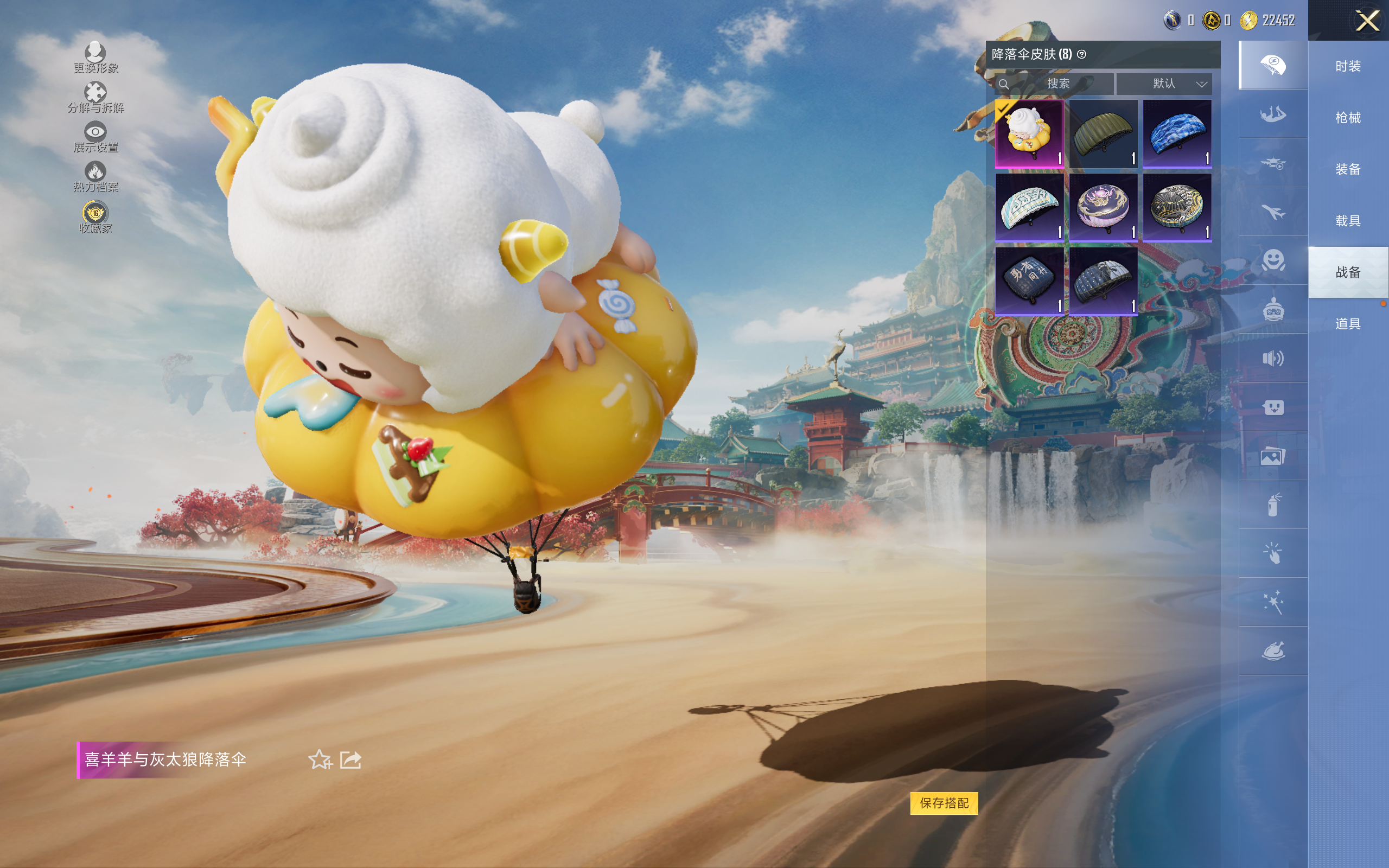This screenshot has width=1389, height=868.
Task: Choose the blue patterned parachute skin
Action: click(1177, 134)
